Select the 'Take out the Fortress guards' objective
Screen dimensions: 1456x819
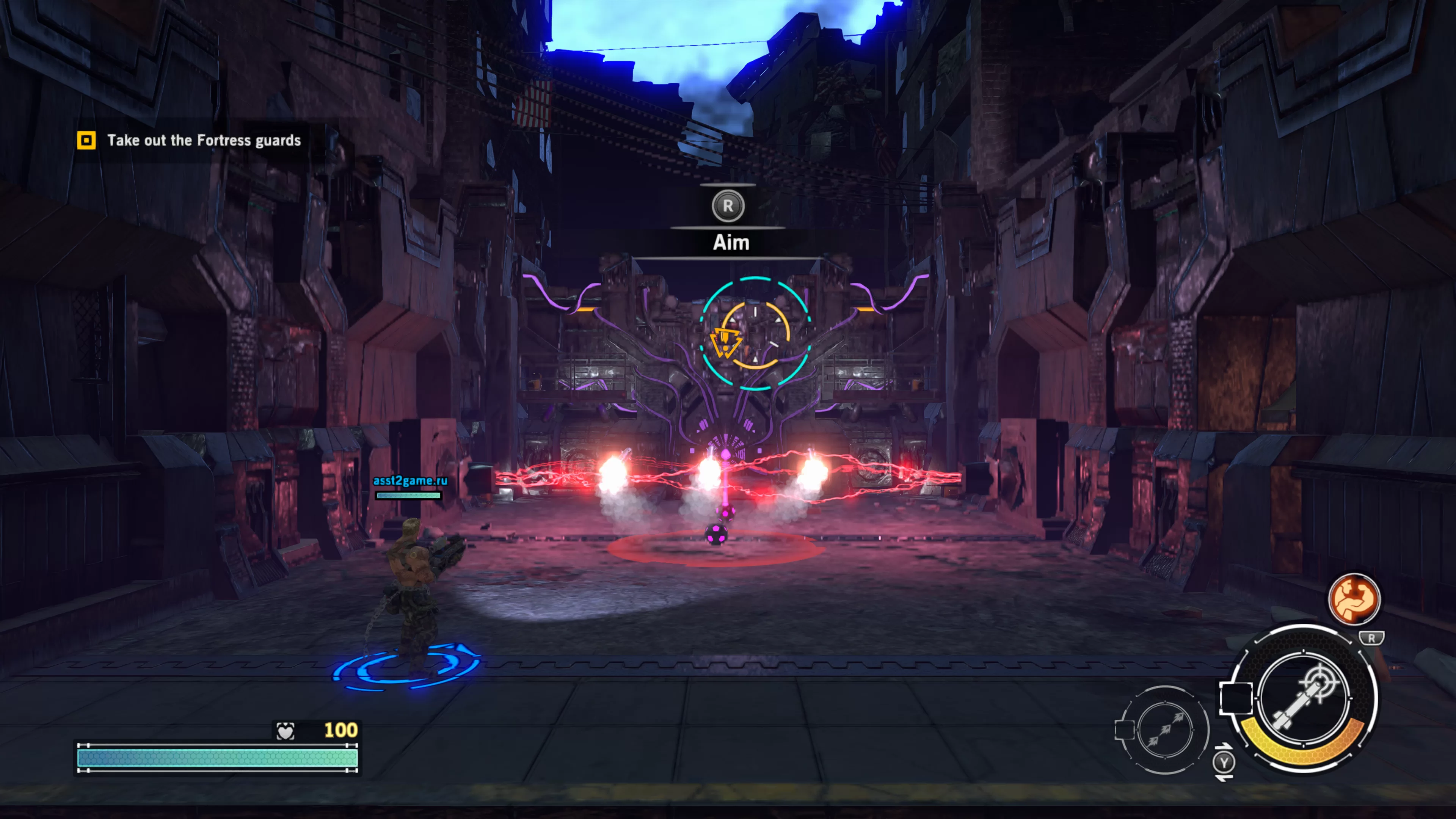click(x=204, y=140)
